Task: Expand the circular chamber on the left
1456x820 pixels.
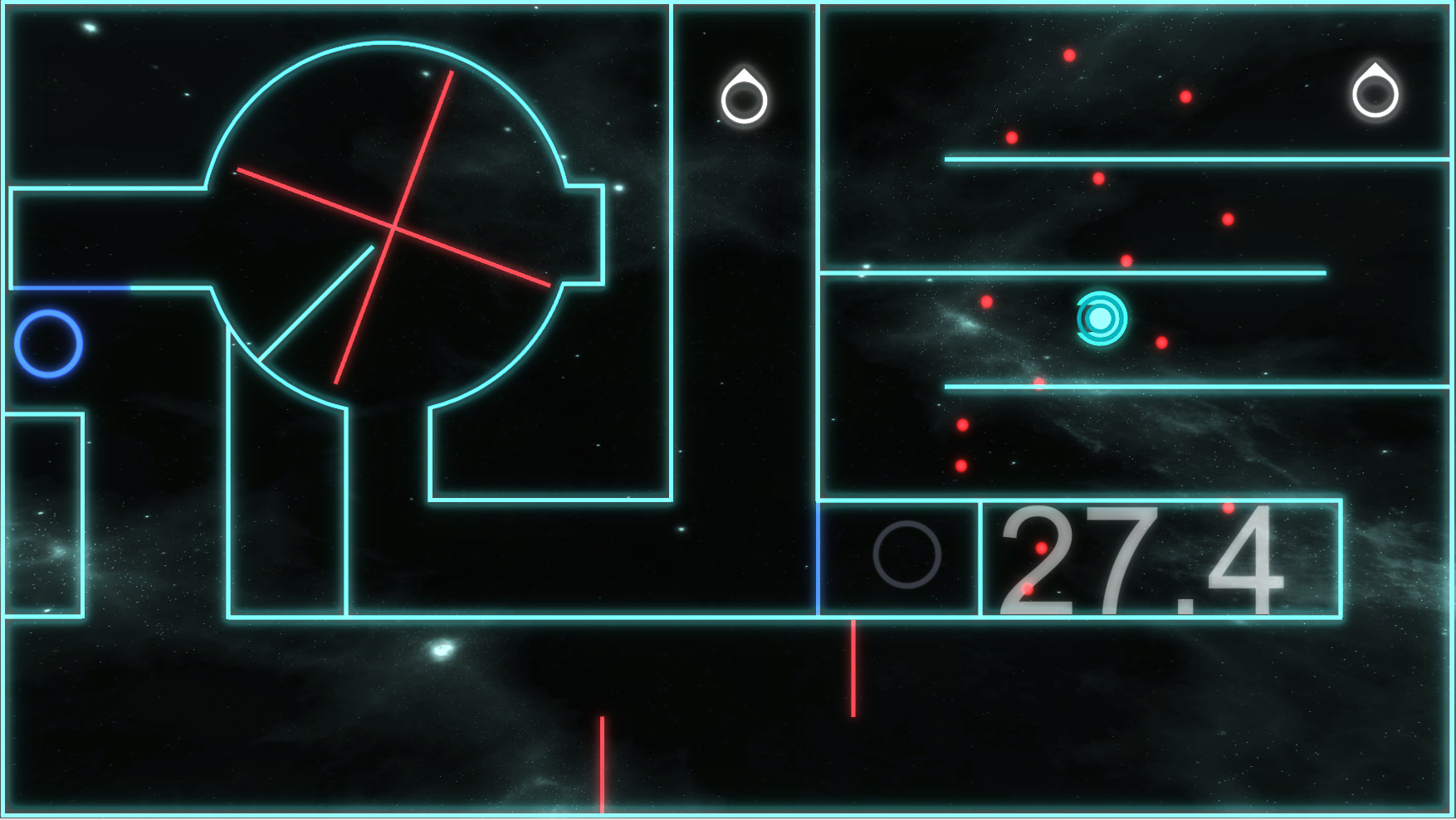Action: 390,224
